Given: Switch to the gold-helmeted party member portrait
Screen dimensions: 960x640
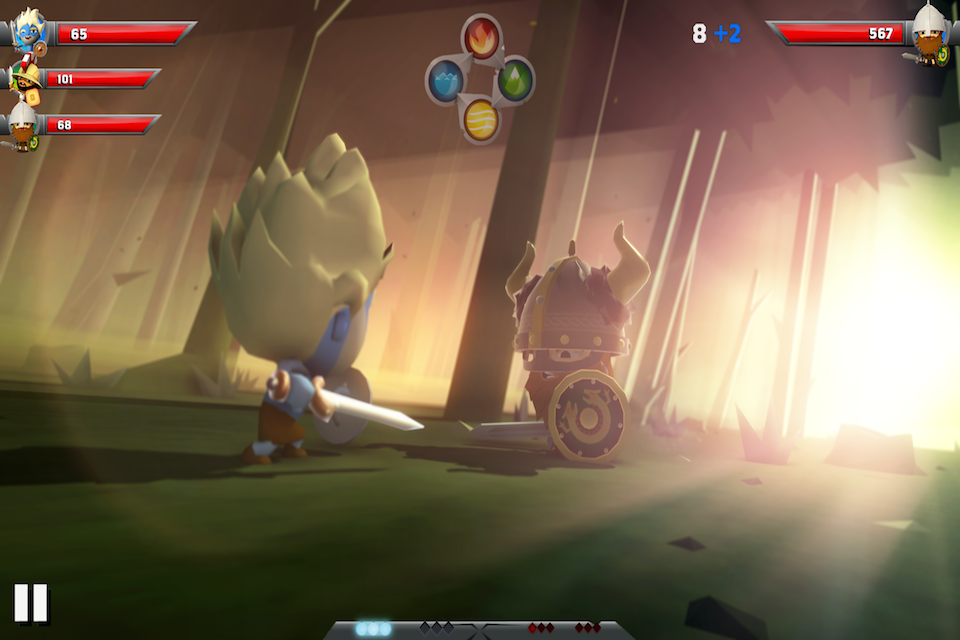Looking at the screenshot, I should click(x=25, y=79).
